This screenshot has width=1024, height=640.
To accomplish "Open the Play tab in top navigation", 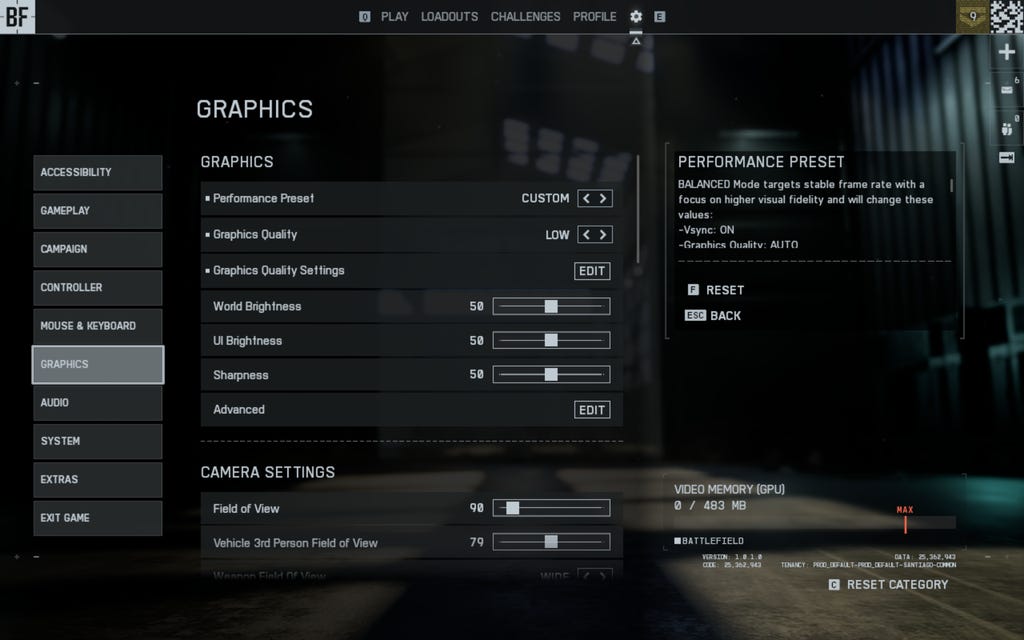I will 394,17.
